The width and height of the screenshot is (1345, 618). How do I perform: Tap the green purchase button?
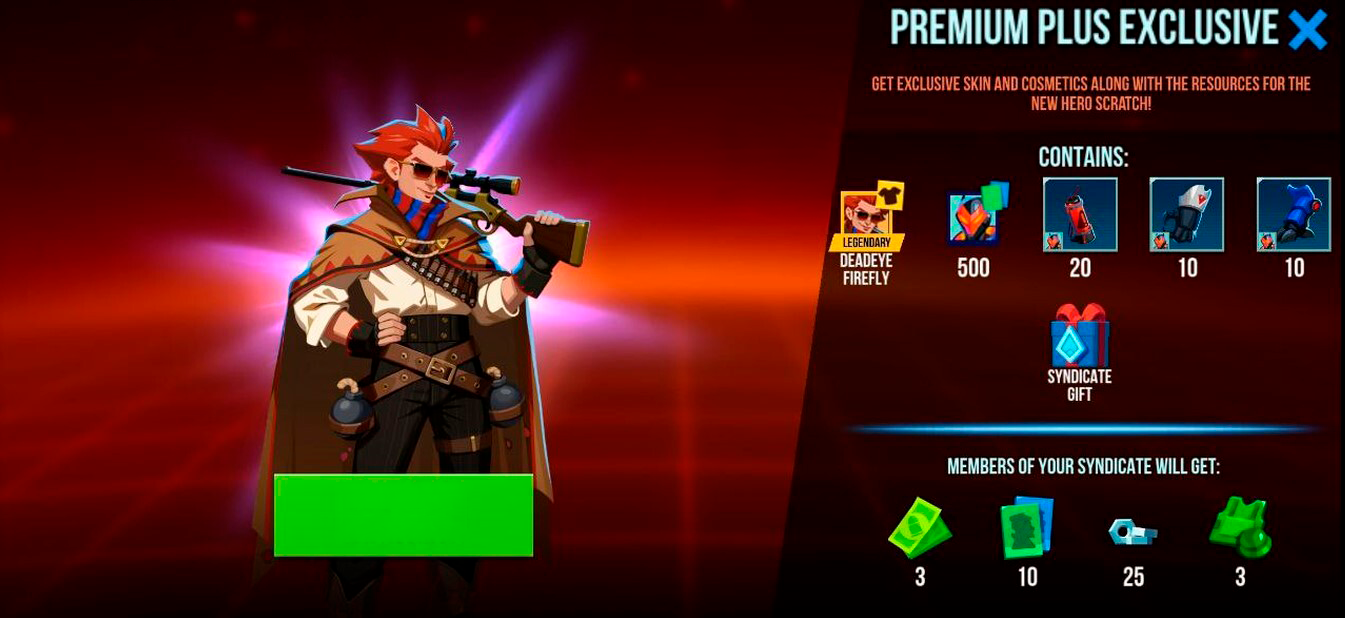click(x=403, y=515)
